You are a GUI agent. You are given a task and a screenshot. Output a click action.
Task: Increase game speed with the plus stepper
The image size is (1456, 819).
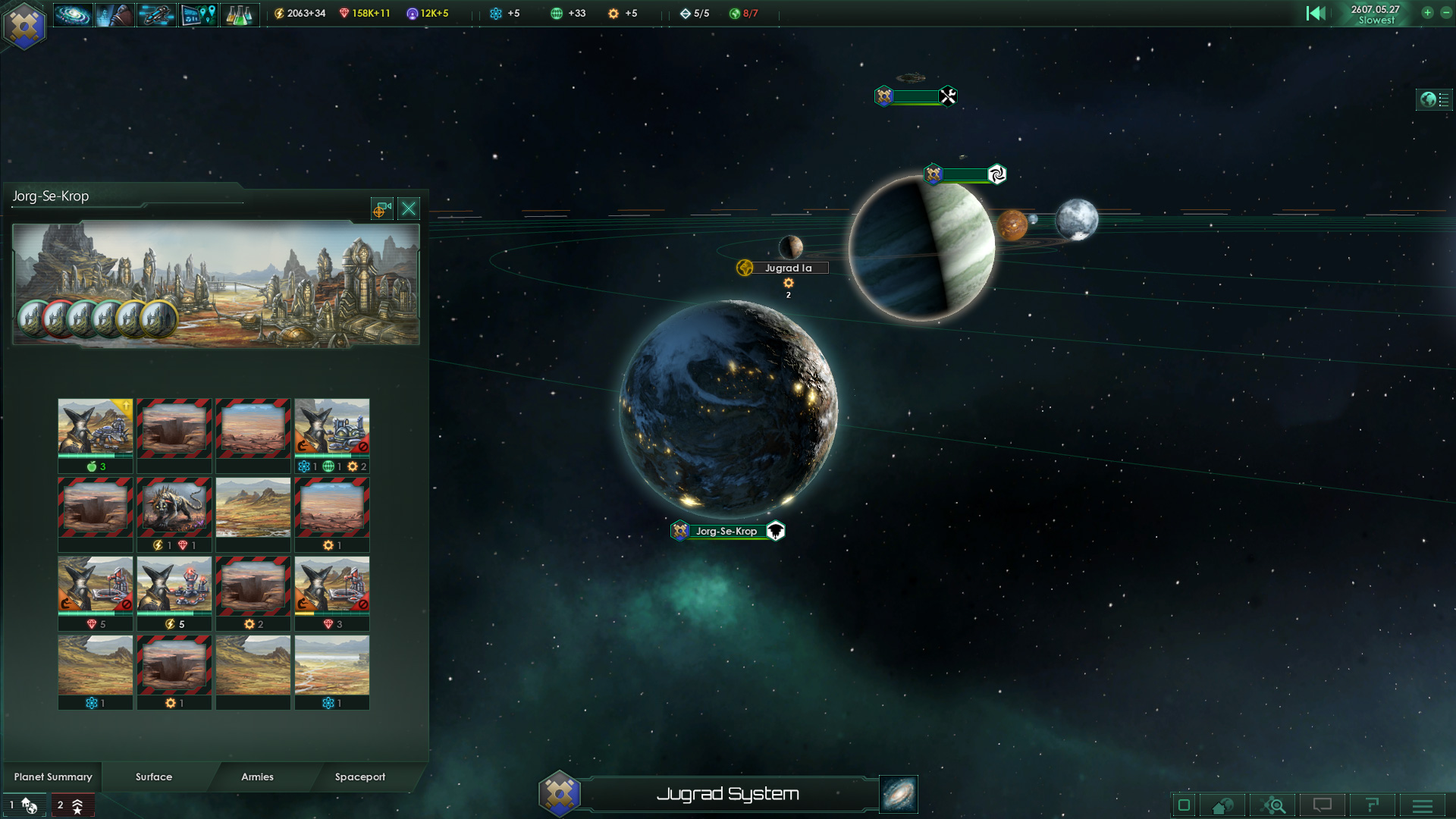pyautogui.click(x=1427, y=13)
